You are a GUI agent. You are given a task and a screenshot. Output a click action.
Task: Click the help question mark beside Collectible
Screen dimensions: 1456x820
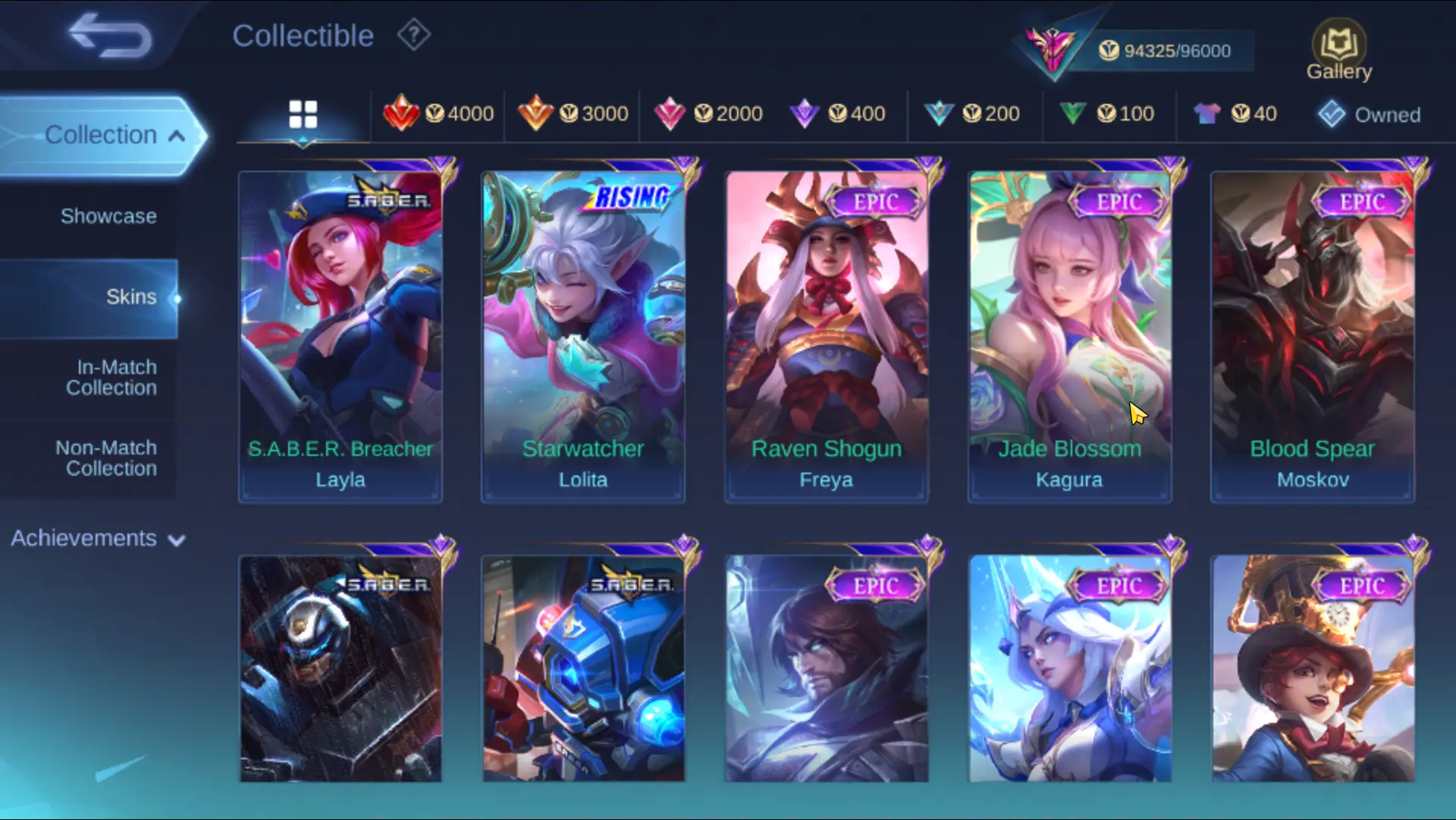coord(412,35)
